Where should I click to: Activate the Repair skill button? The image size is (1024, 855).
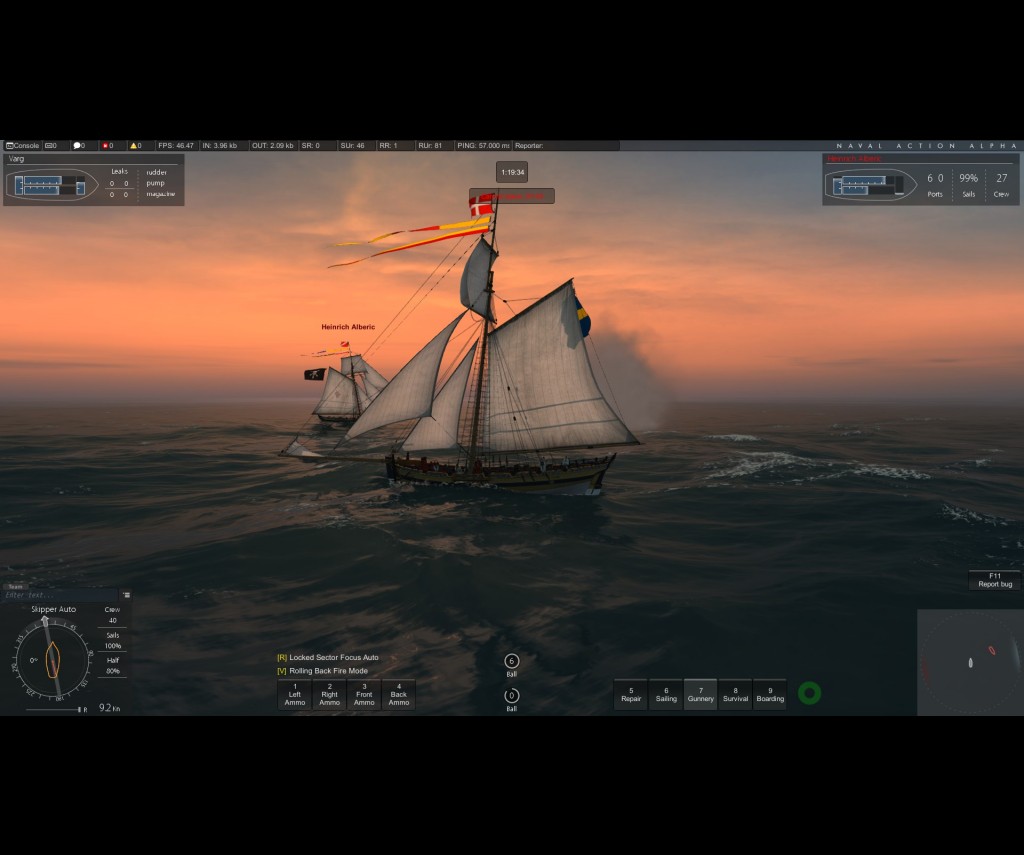coord(631,694)
